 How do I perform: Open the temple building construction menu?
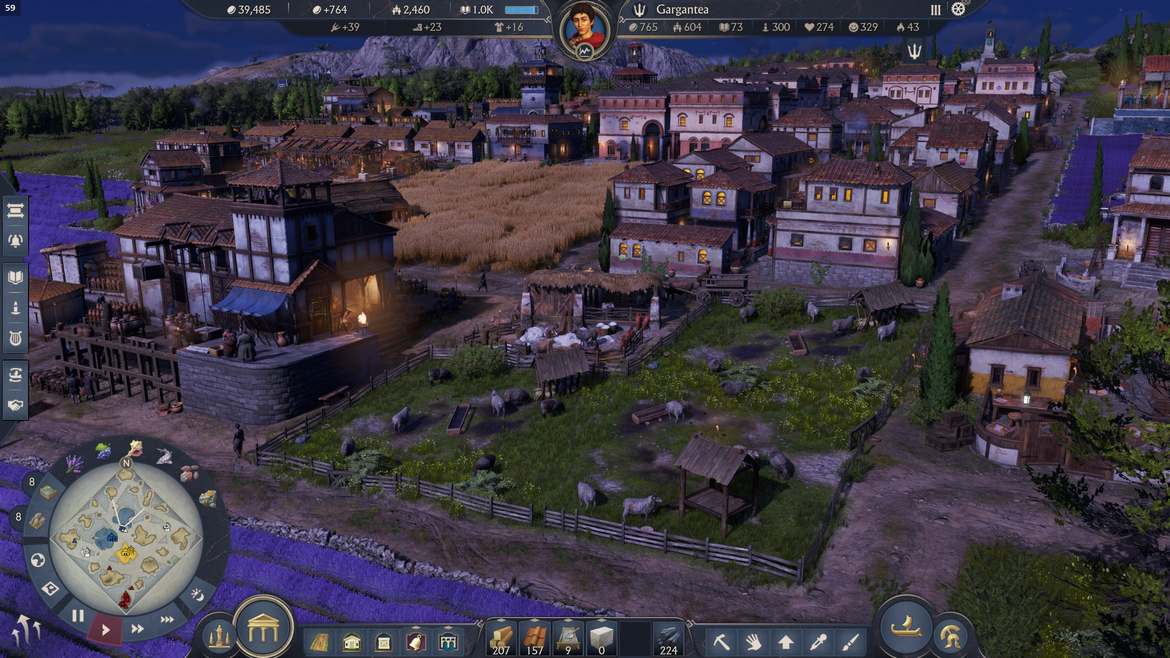click(263, 628)
